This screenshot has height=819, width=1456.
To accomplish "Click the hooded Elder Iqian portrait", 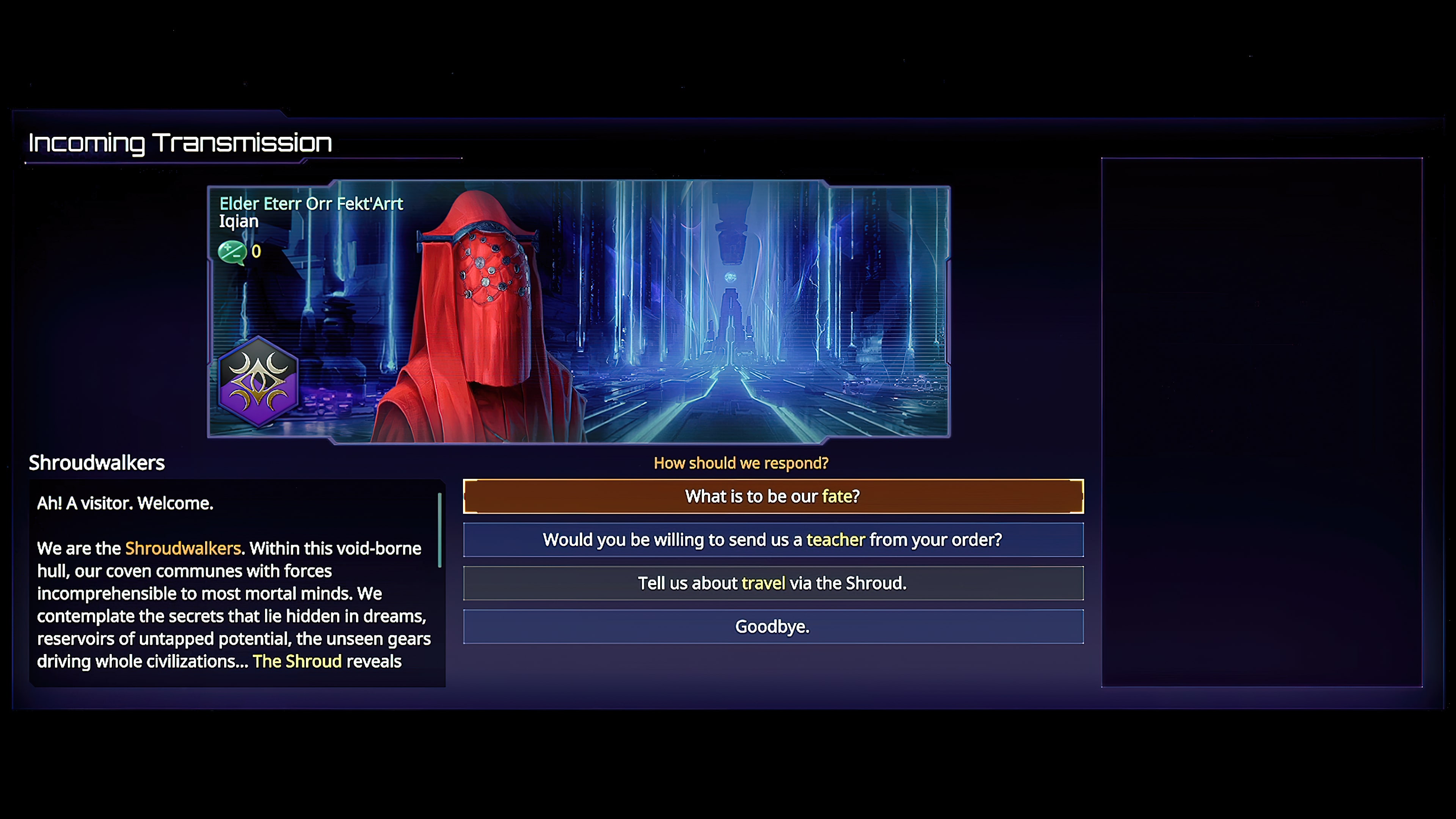I will click(486, 311).
